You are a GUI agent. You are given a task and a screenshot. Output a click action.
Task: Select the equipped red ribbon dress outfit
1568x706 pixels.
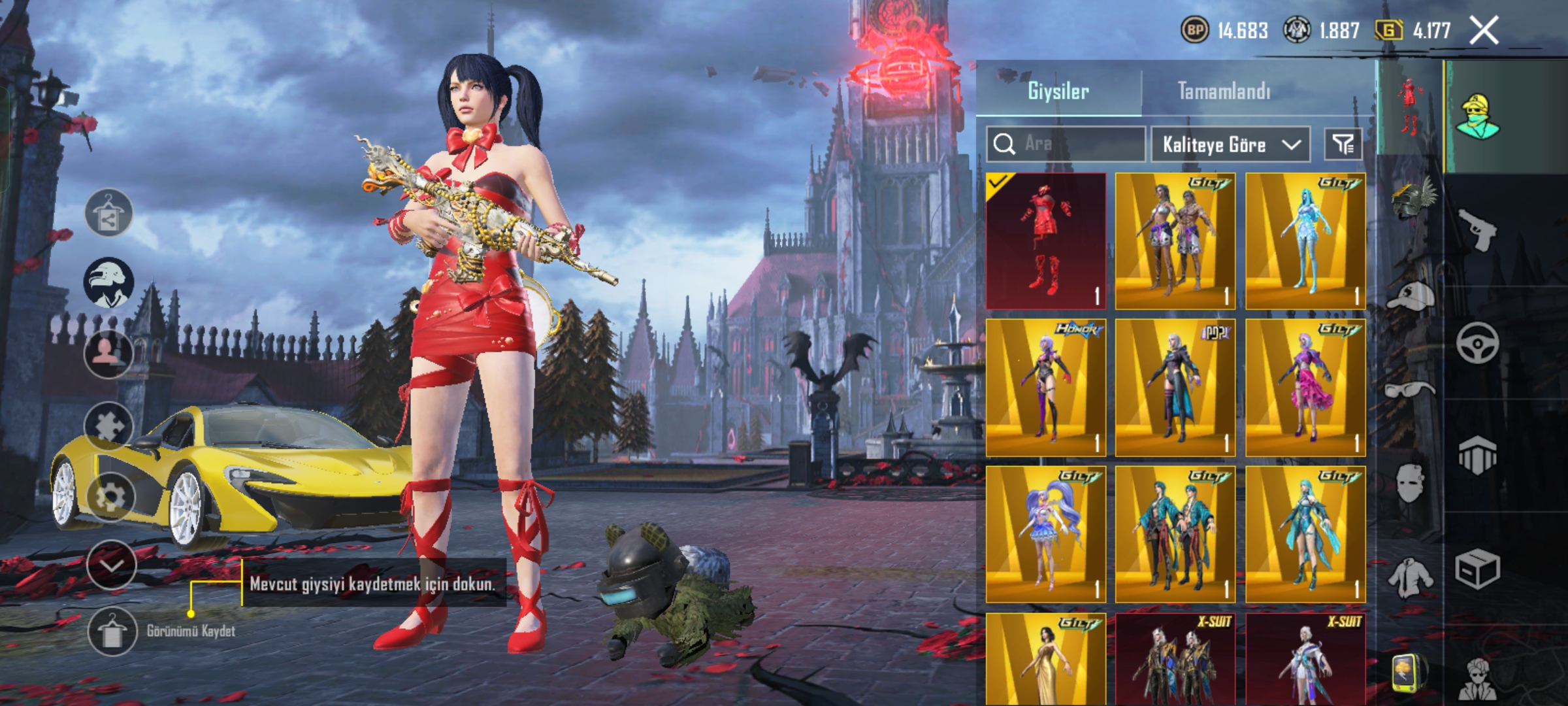click(1045, 241)
